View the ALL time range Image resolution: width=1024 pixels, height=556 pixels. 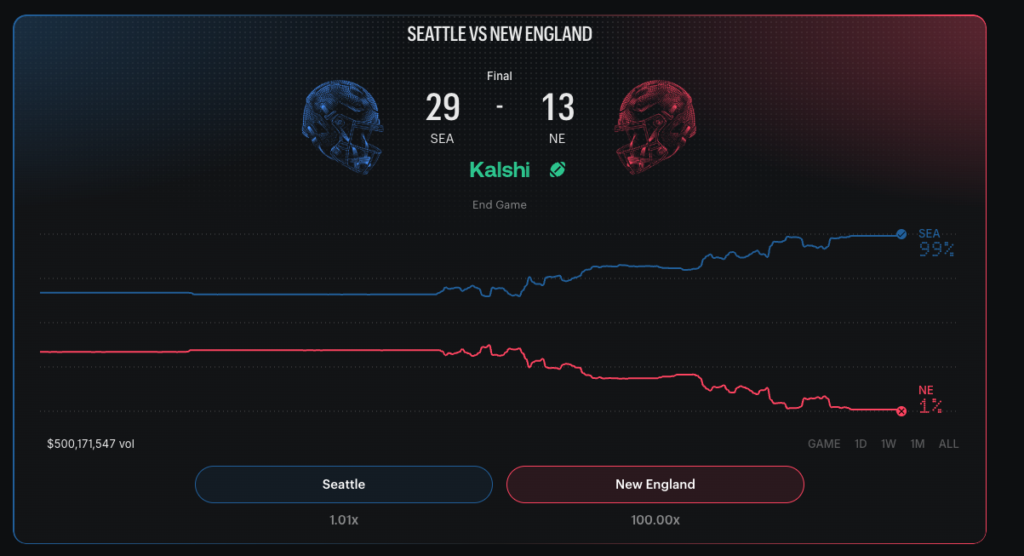(x=948, y=443)
